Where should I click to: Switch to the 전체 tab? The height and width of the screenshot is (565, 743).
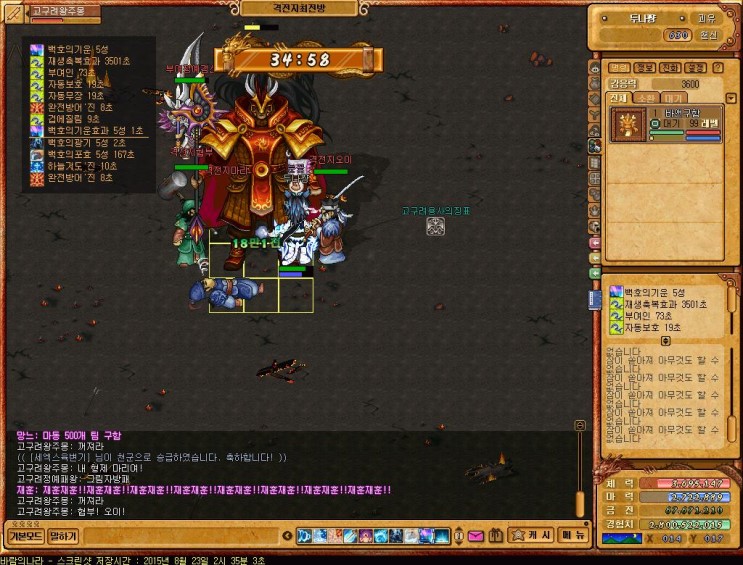coord(617,98)
